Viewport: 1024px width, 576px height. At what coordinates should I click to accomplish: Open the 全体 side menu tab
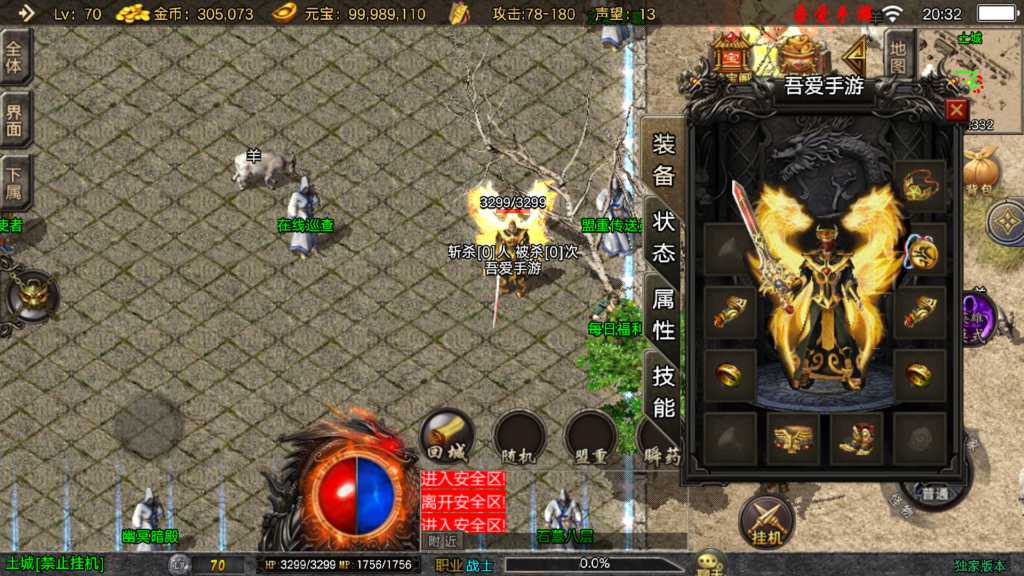[15, 57]
